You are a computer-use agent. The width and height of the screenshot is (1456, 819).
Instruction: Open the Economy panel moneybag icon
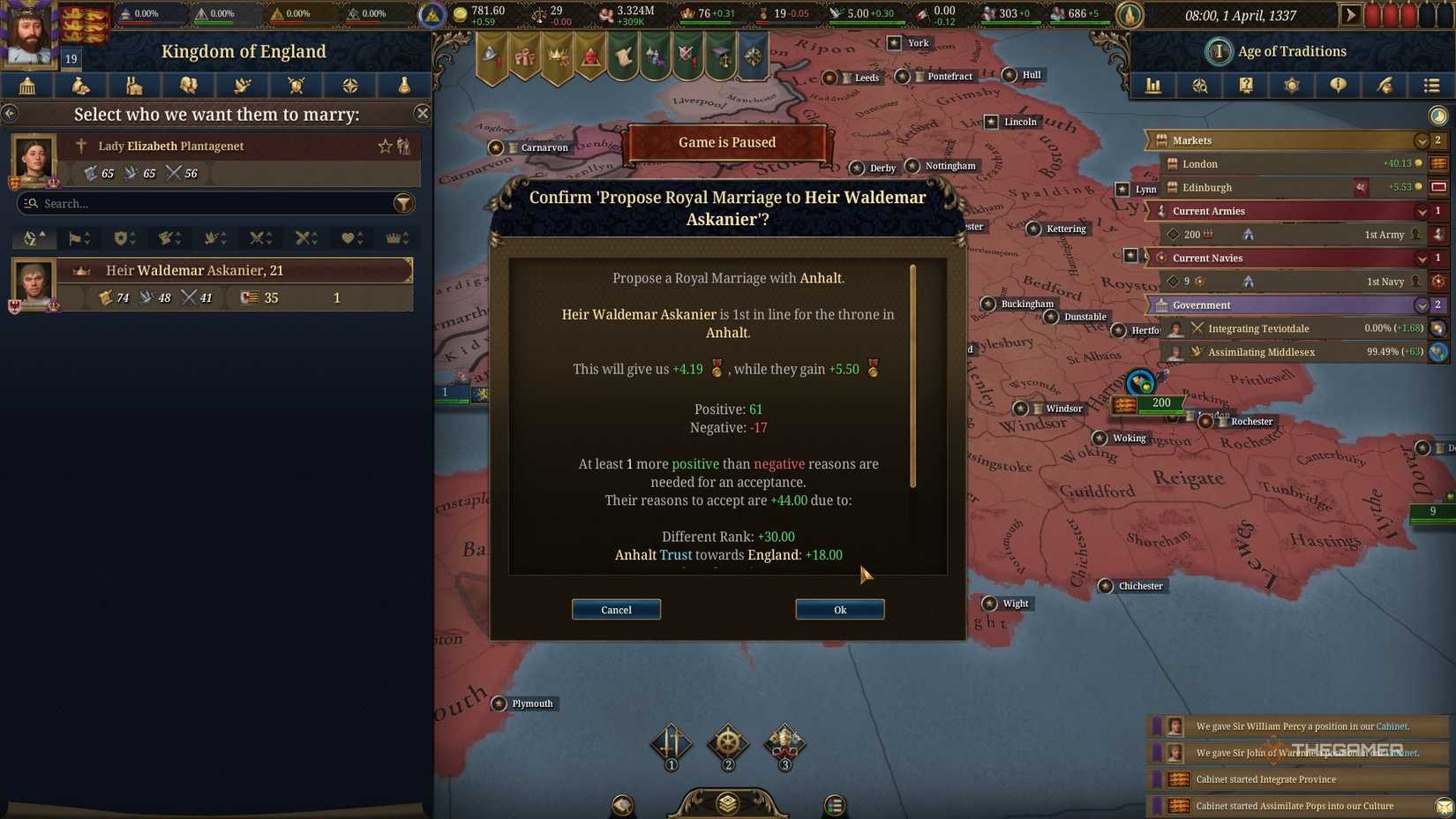click(80, 86)
